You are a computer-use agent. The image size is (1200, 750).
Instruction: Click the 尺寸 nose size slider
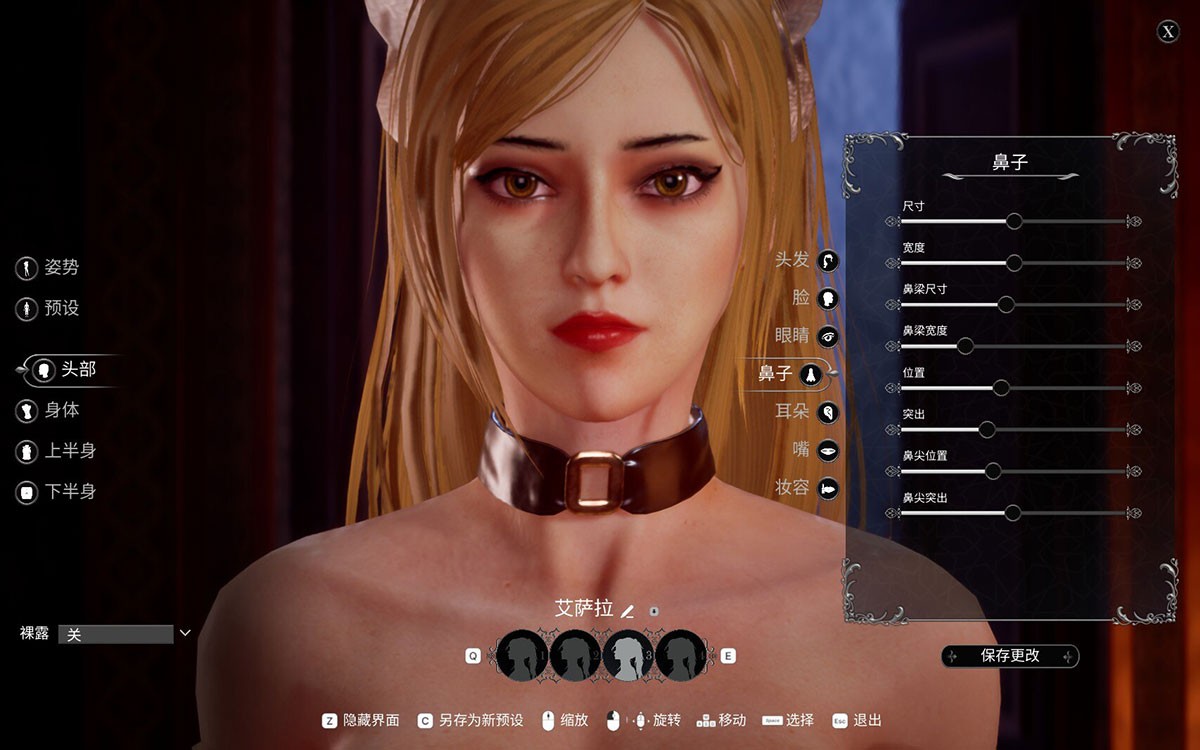click(1014, 221)
